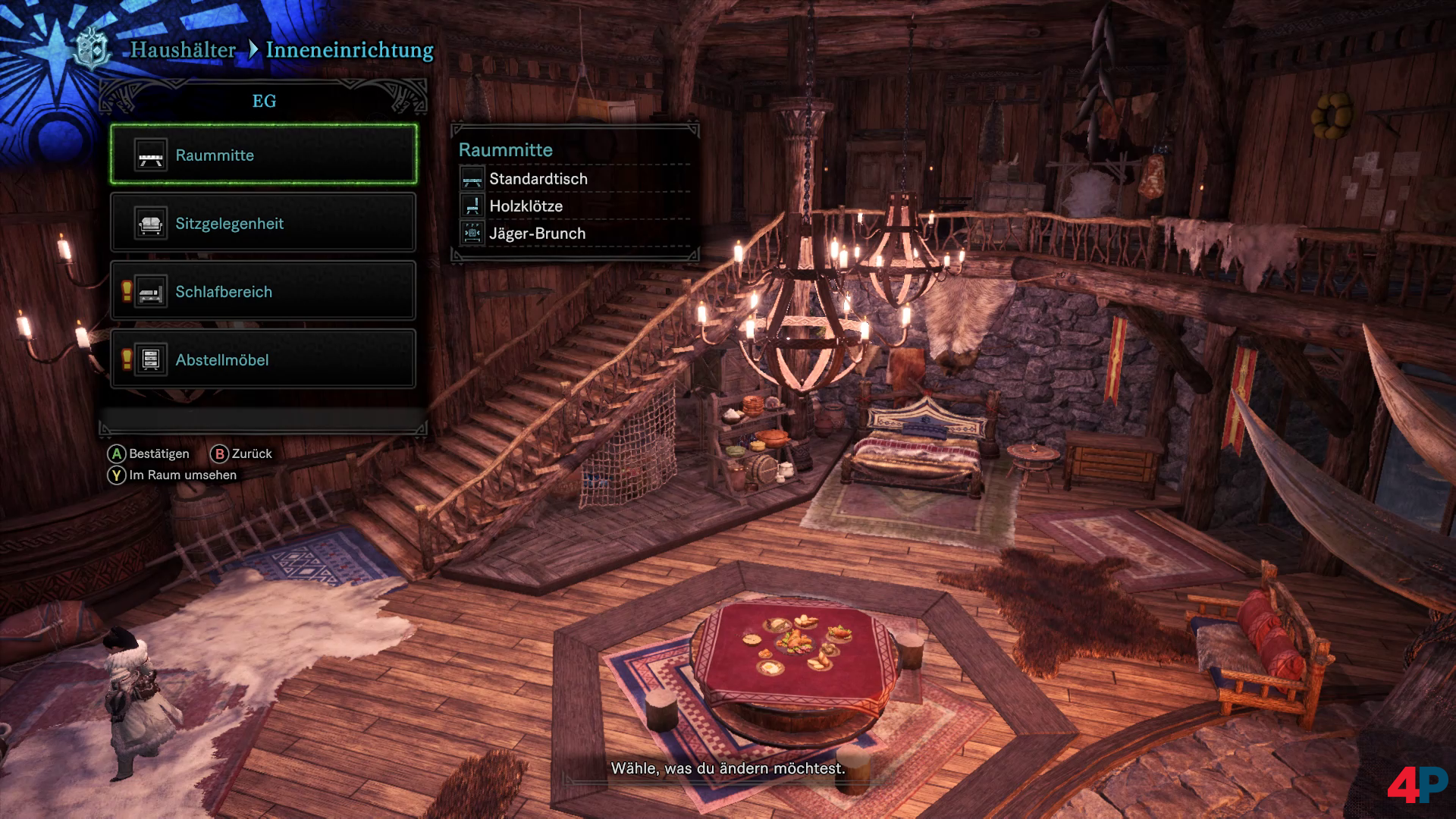
Task: Go back to Haushälter breadcrumb
Action: coord(183,50)
